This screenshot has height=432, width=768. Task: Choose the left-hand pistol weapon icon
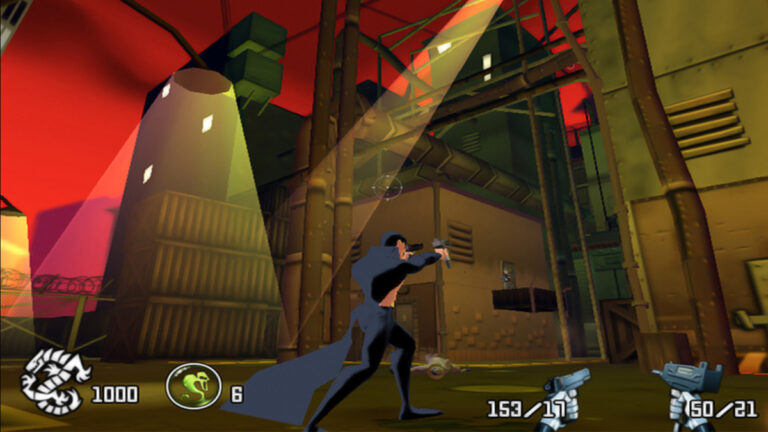tap(566, 391)
